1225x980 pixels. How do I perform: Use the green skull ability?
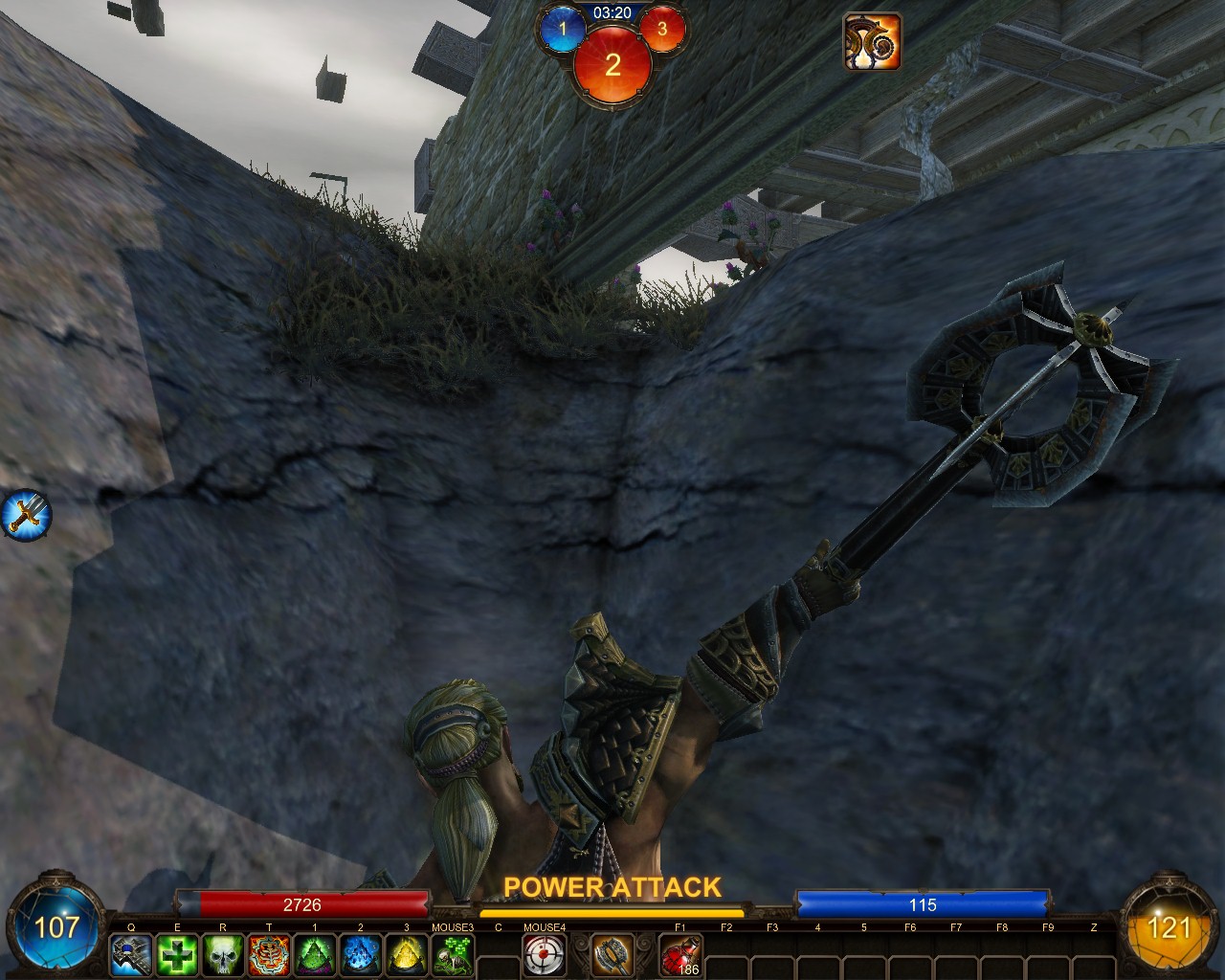tap(223, 954)
